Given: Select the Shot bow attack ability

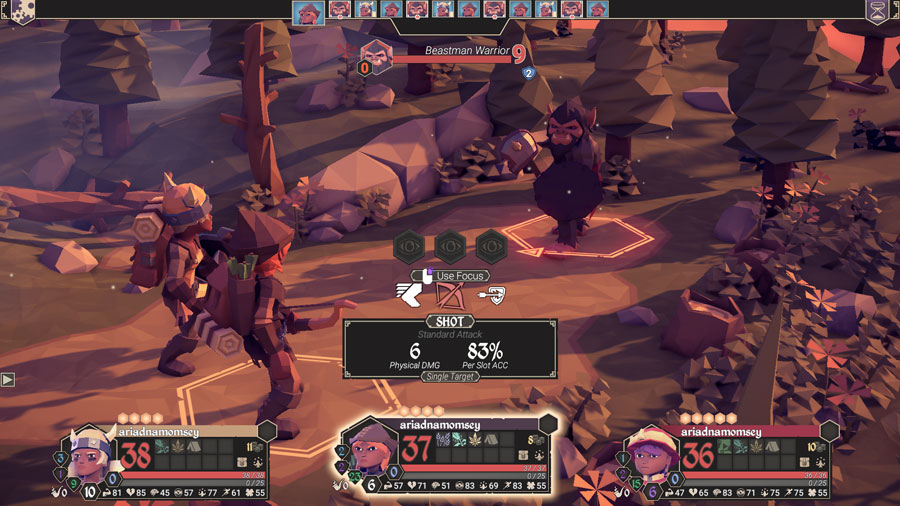Looking at the screenshot, I should (450, 295).
